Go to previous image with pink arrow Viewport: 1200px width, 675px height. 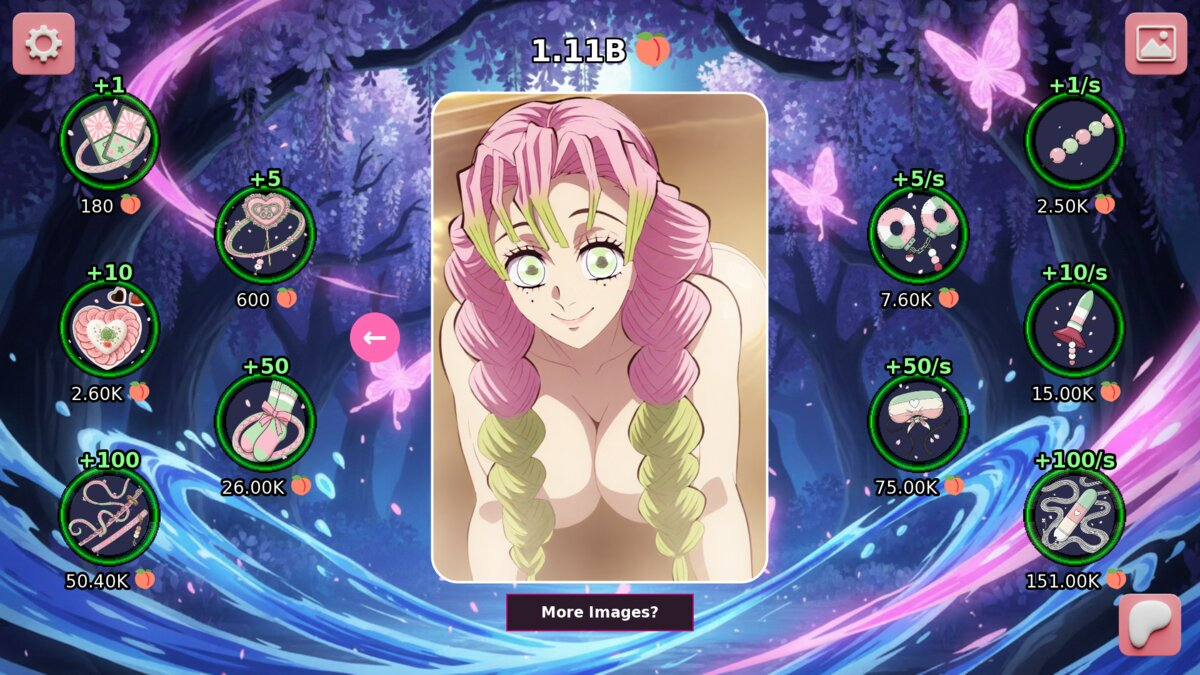point(375,338)
